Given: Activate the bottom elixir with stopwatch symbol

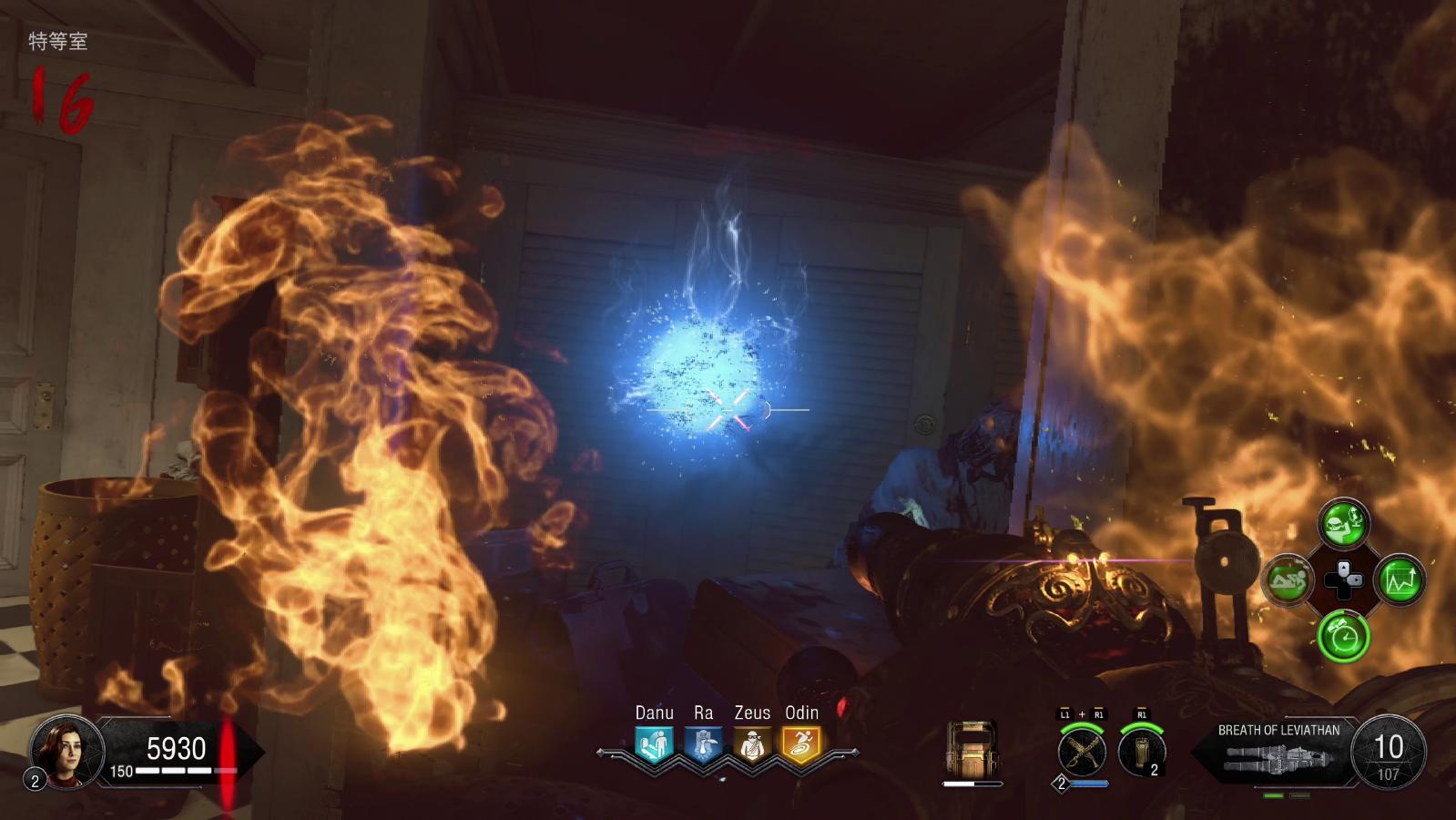Looking at the screenshot, I should [x=1344, y=636].
